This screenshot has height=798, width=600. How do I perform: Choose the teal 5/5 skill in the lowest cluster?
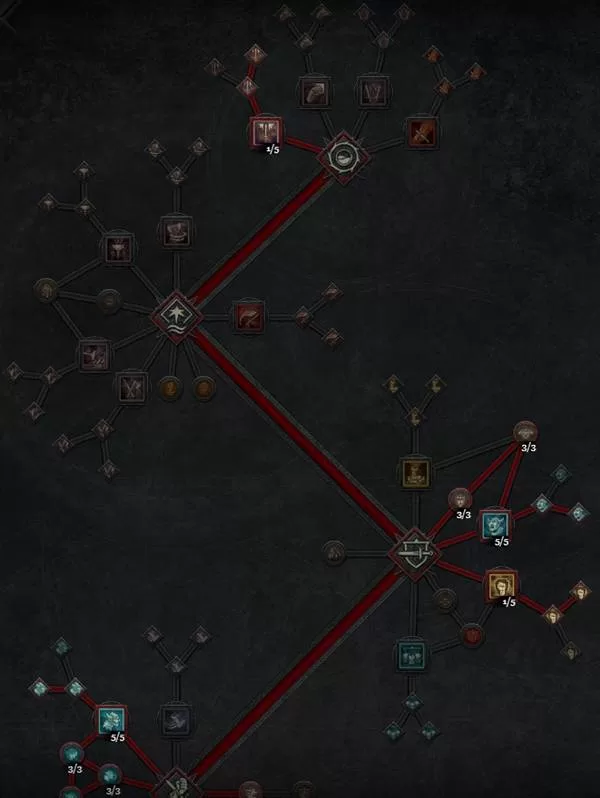pyautogui.click(x=110, y=718)
